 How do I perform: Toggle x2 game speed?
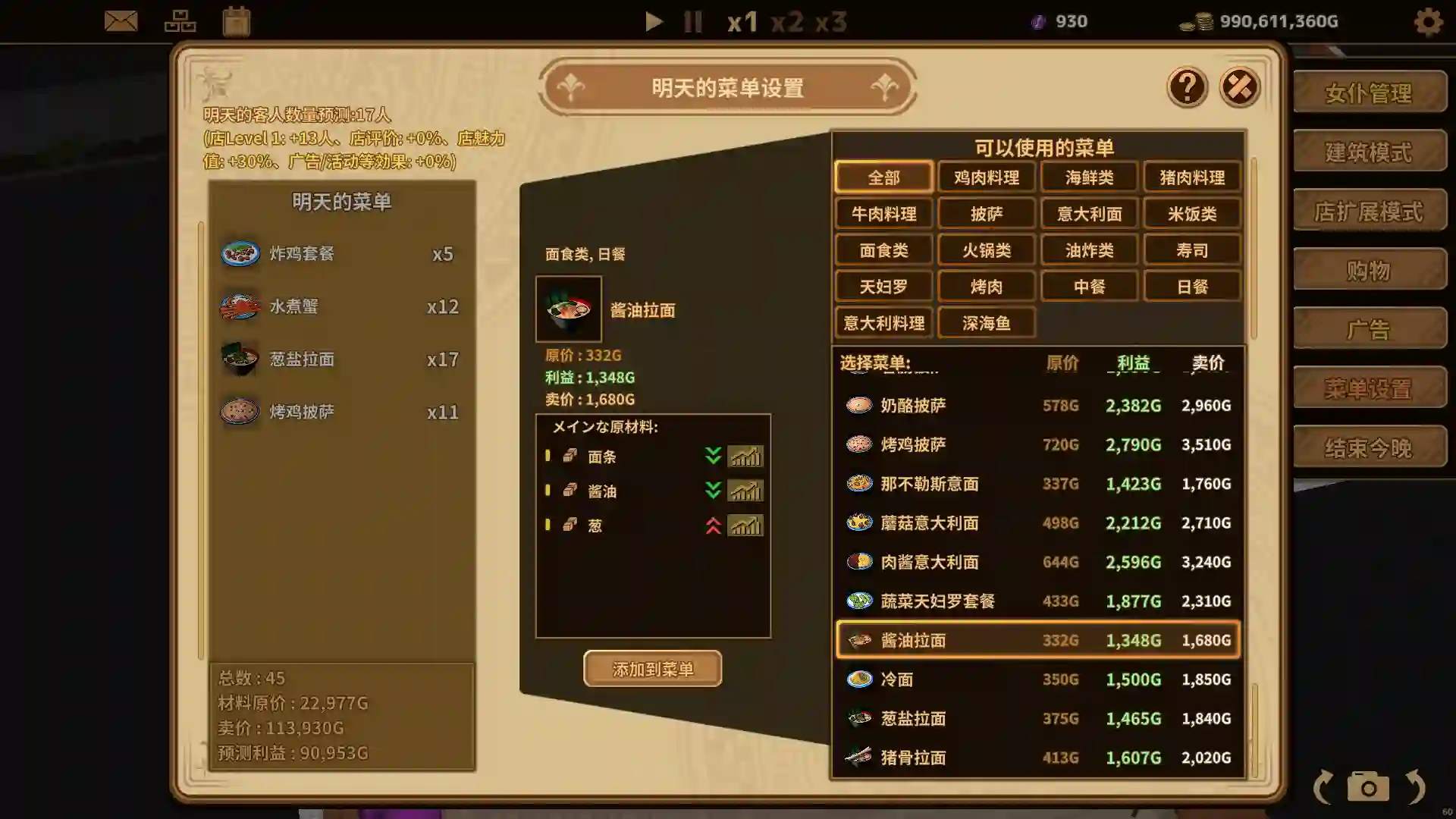789,21
